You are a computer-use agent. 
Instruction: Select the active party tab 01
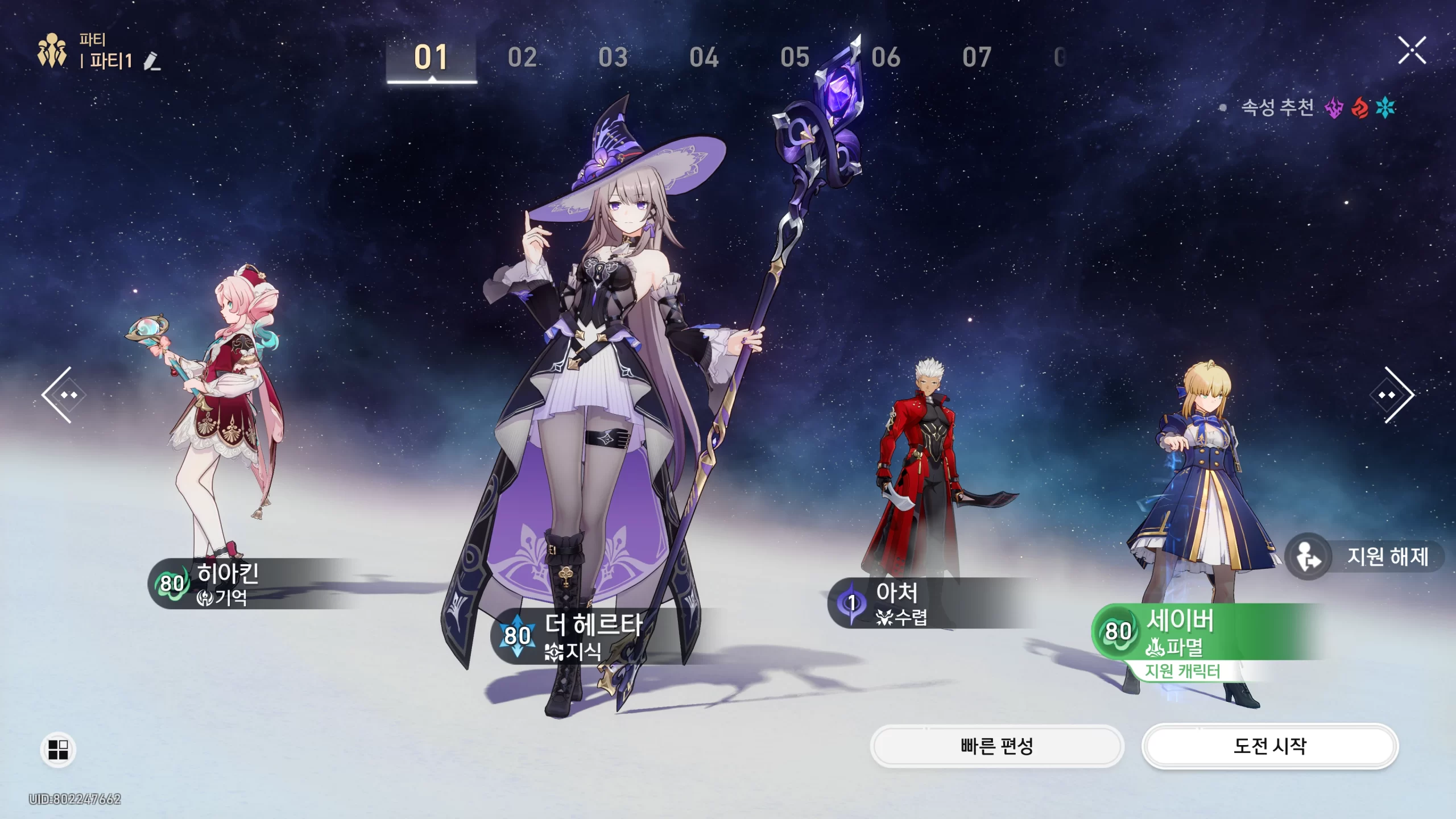click(431, 57)
